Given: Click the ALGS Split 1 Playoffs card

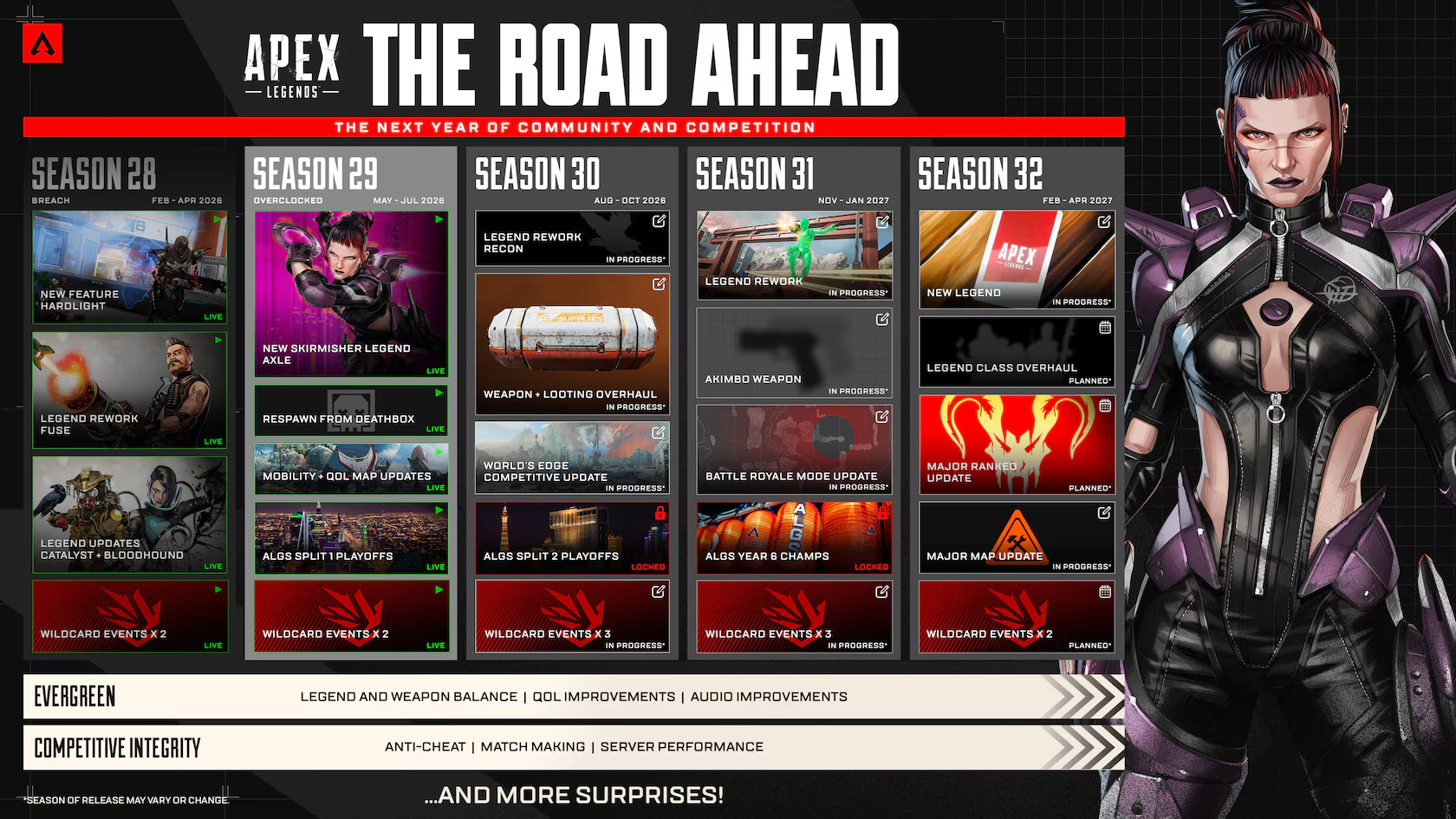Looking at the screenshot, I should pos(351,538).
